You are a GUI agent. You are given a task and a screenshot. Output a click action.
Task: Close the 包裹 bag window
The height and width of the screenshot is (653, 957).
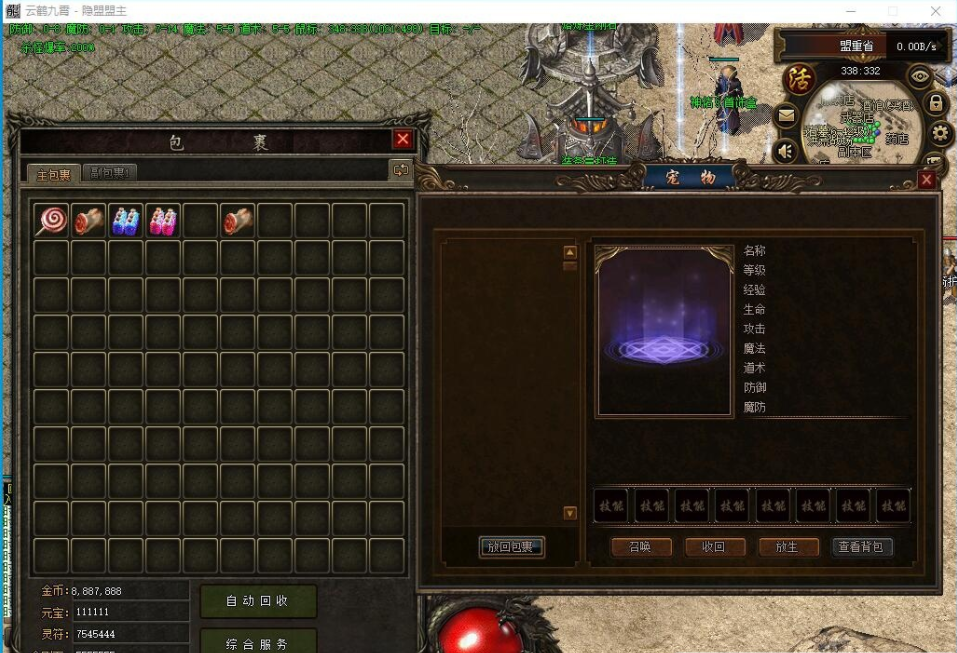[x=403, y=140]
